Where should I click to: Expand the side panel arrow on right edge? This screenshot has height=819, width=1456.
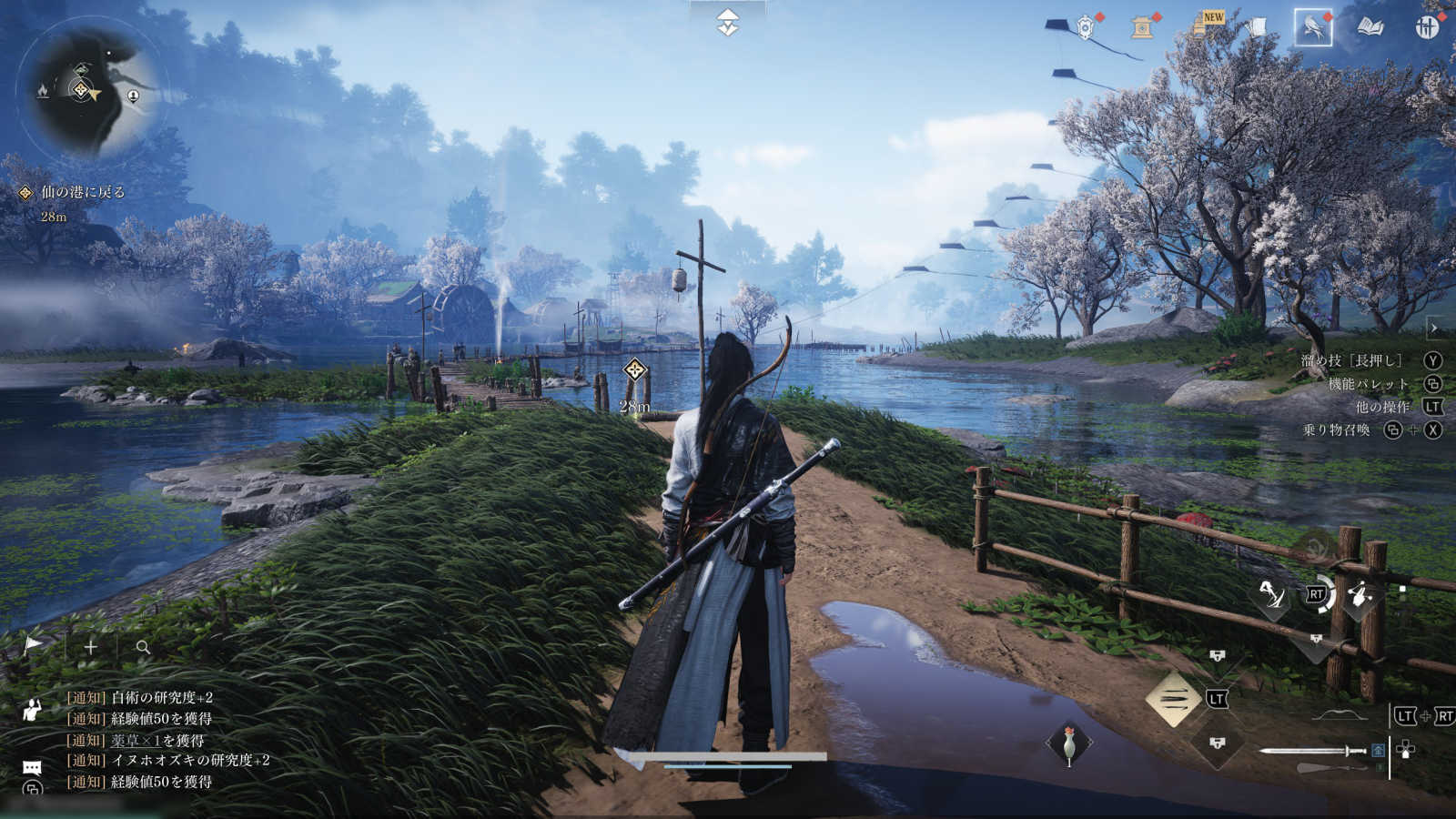click(x=1434, y=328)
